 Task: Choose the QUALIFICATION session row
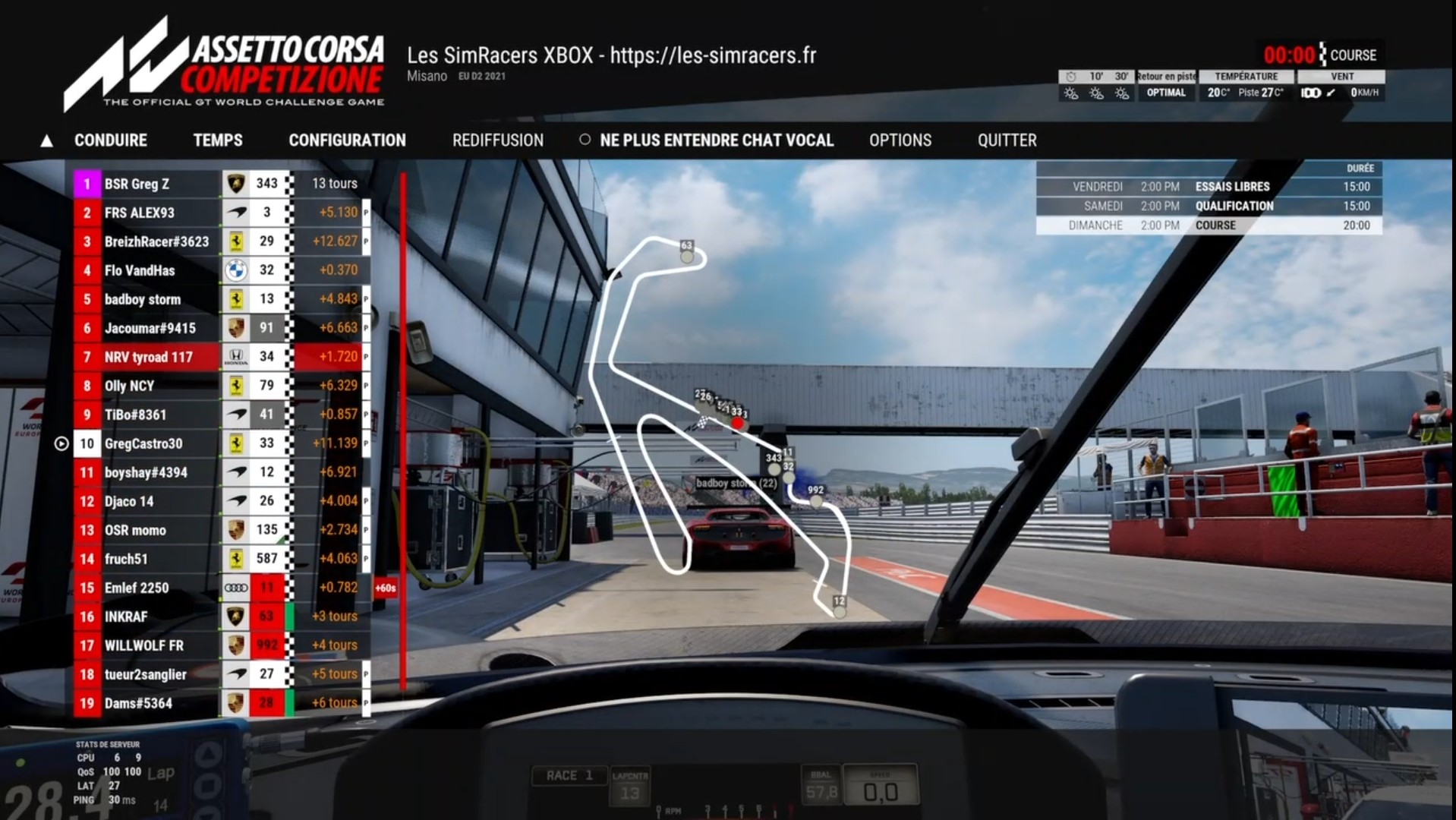click(x=1209, y=206)
